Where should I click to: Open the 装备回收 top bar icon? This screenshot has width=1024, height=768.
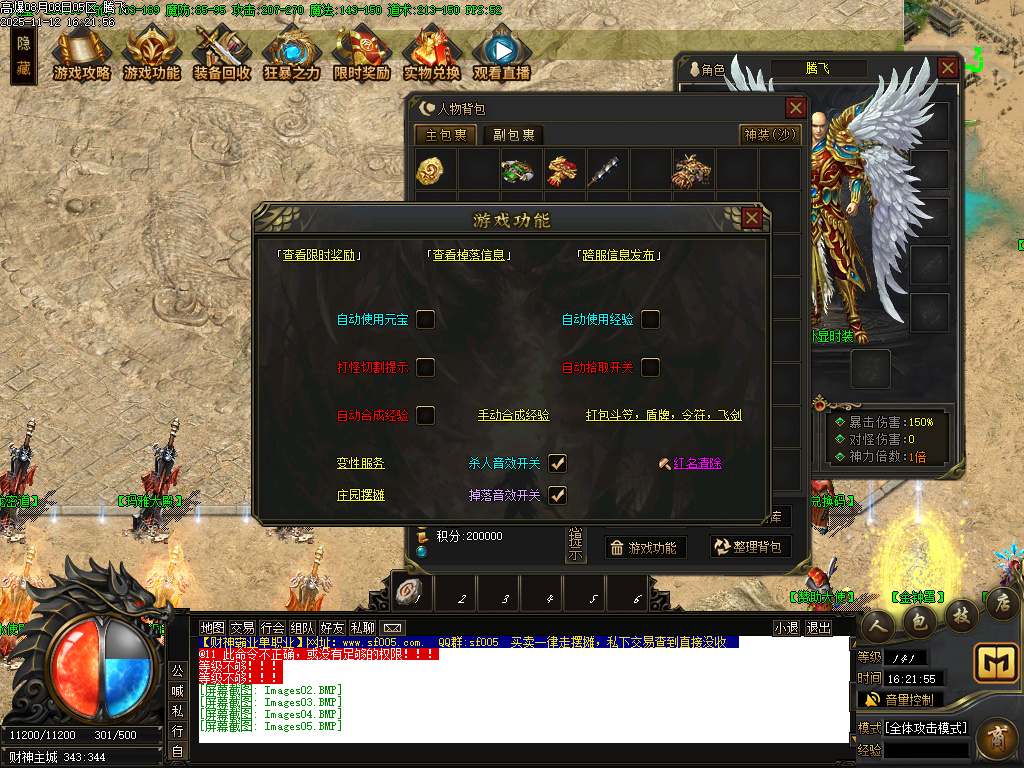(222, 56)
